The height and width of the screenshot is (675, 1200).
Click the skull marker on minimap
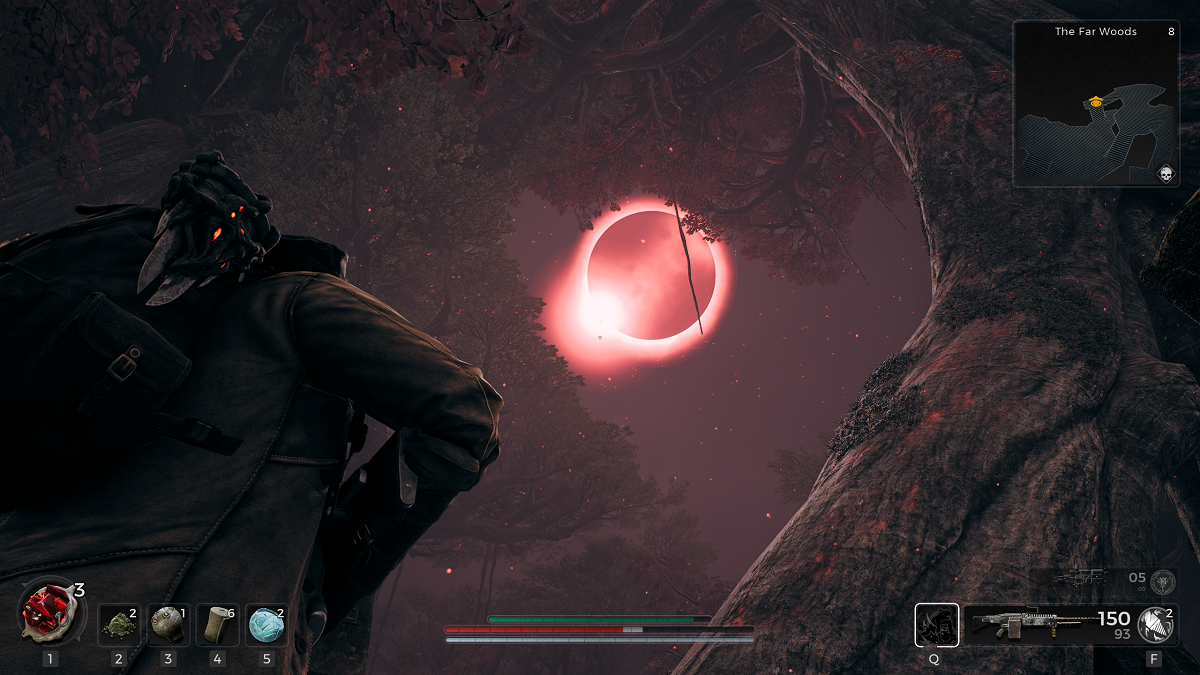tap(1164, 175)
